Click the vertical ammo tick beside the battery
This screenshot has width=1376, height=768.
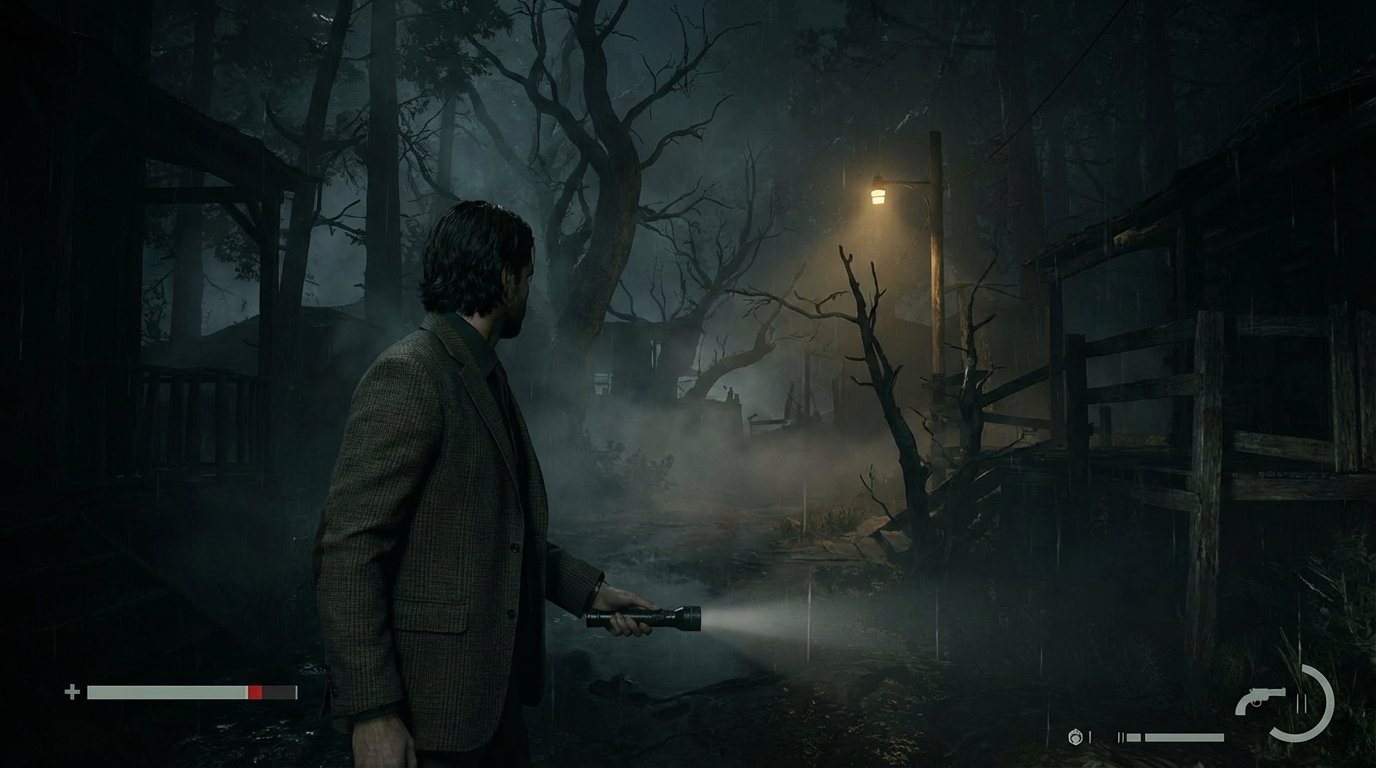tap(1090, 737)
